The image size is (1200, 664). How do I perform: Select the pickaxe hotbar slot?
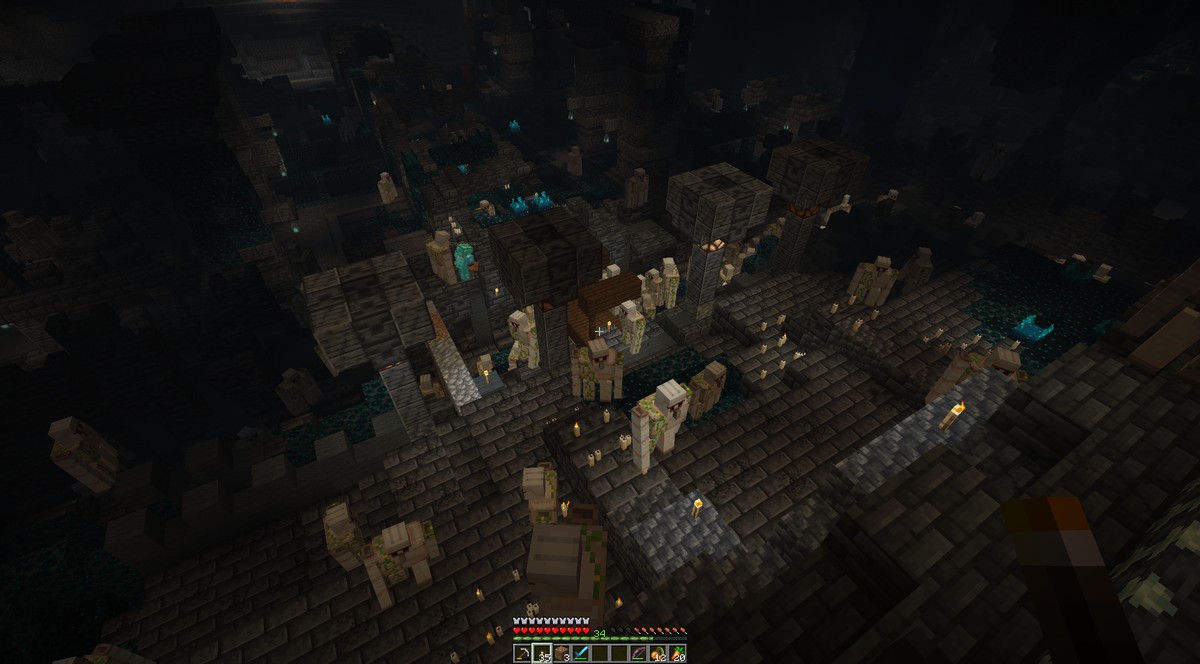tap(524, 653)
